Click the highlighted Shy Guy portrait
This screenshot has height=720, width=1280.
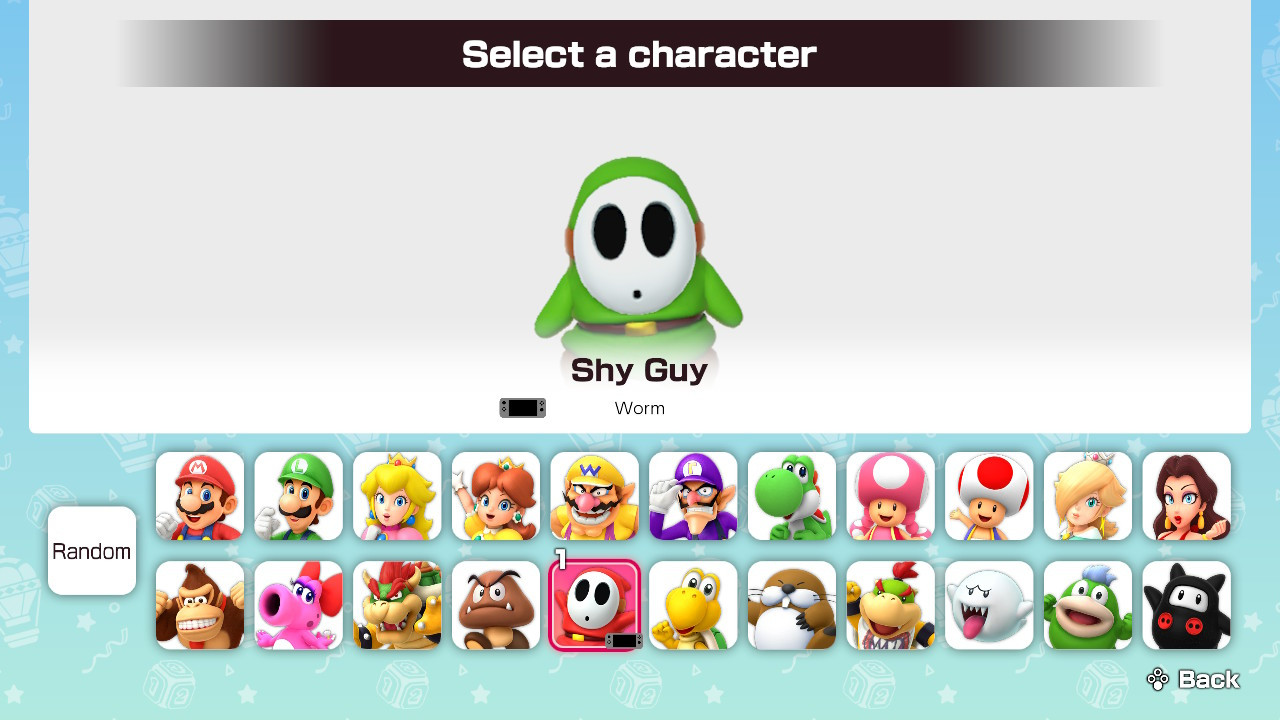click(x=595, y=605)
